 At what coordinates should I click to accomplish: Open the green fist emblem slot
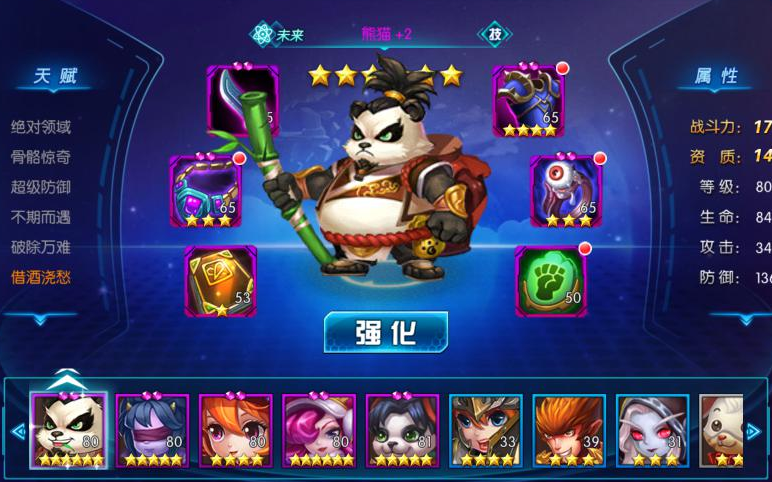(550, 281)
